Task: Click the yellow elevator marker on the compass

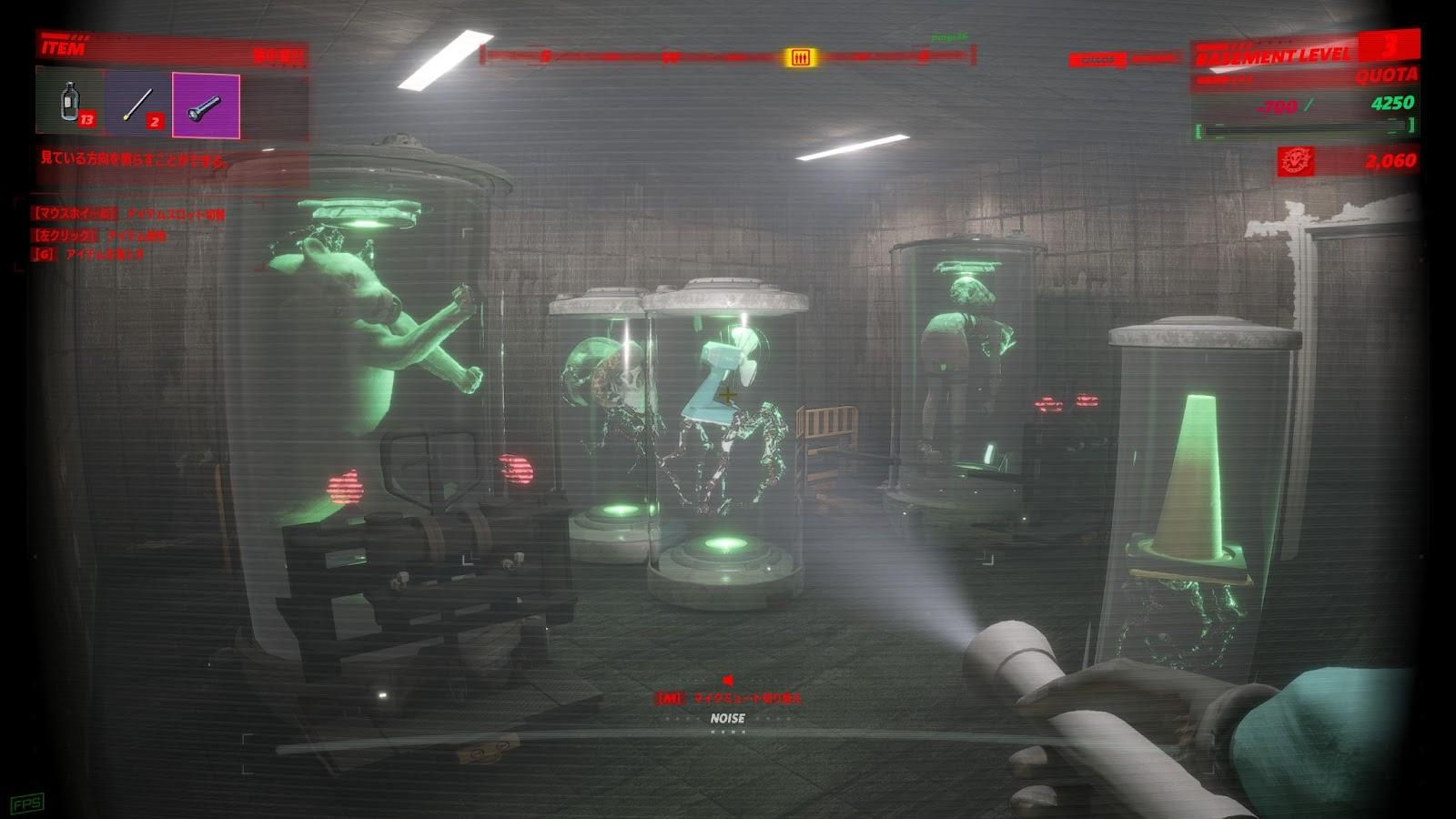Action: [x=800, y=58]
